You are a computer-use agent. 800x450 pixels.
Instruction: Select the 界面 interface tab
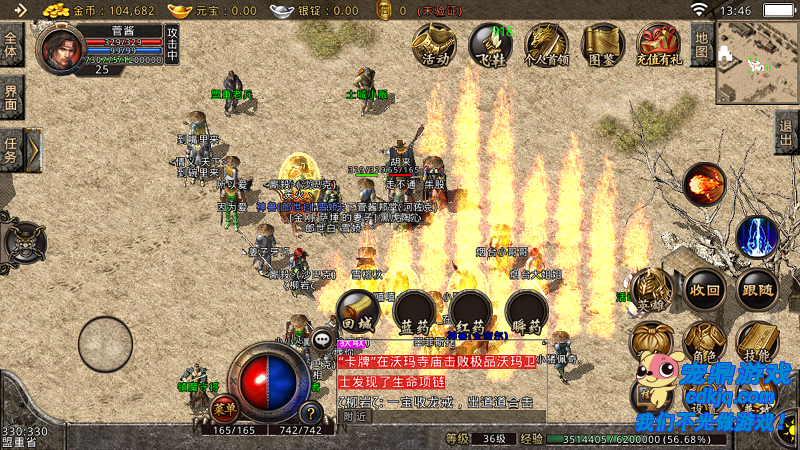coord(11,98)
